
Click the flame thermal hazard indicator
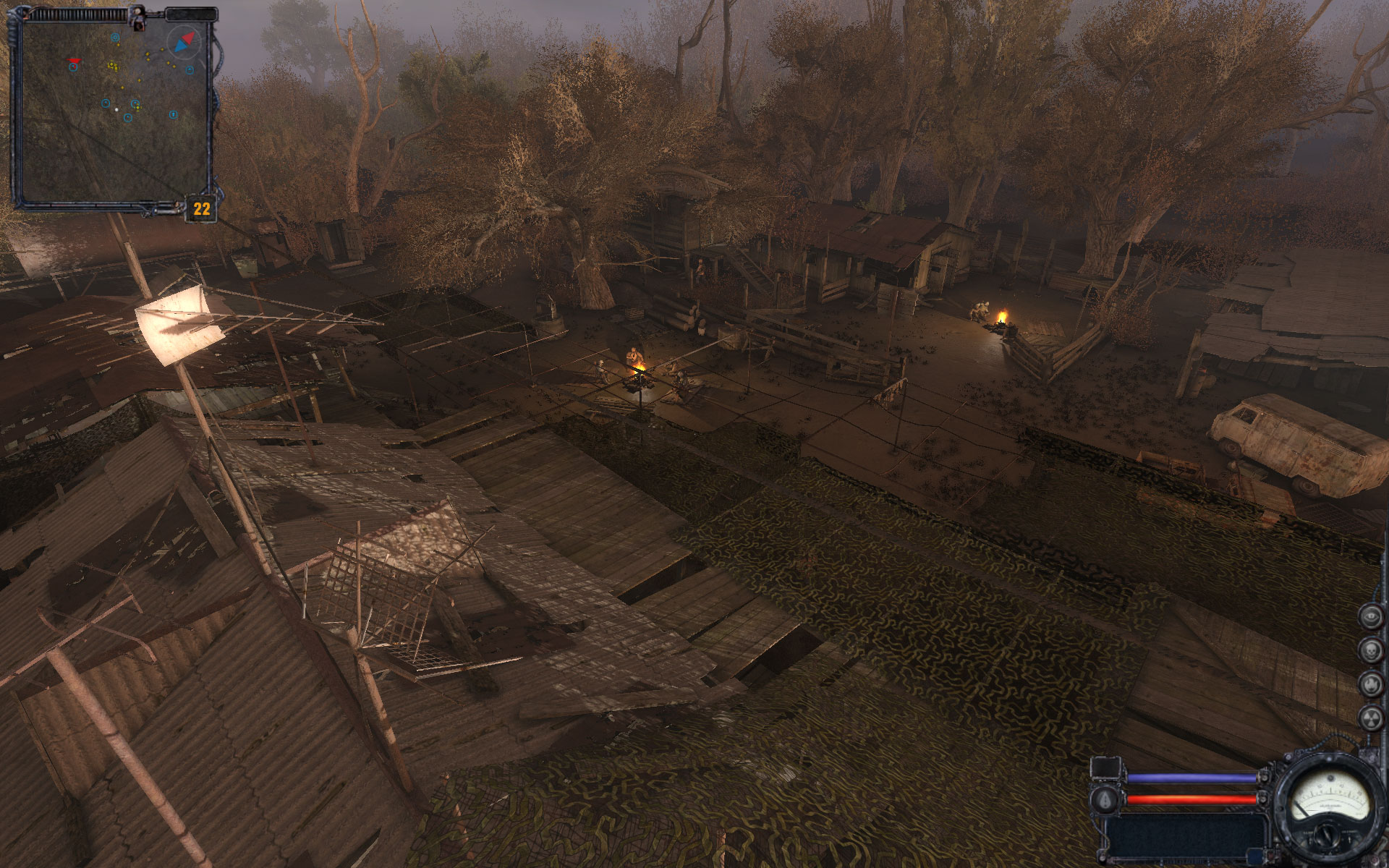coord(1371,684)
